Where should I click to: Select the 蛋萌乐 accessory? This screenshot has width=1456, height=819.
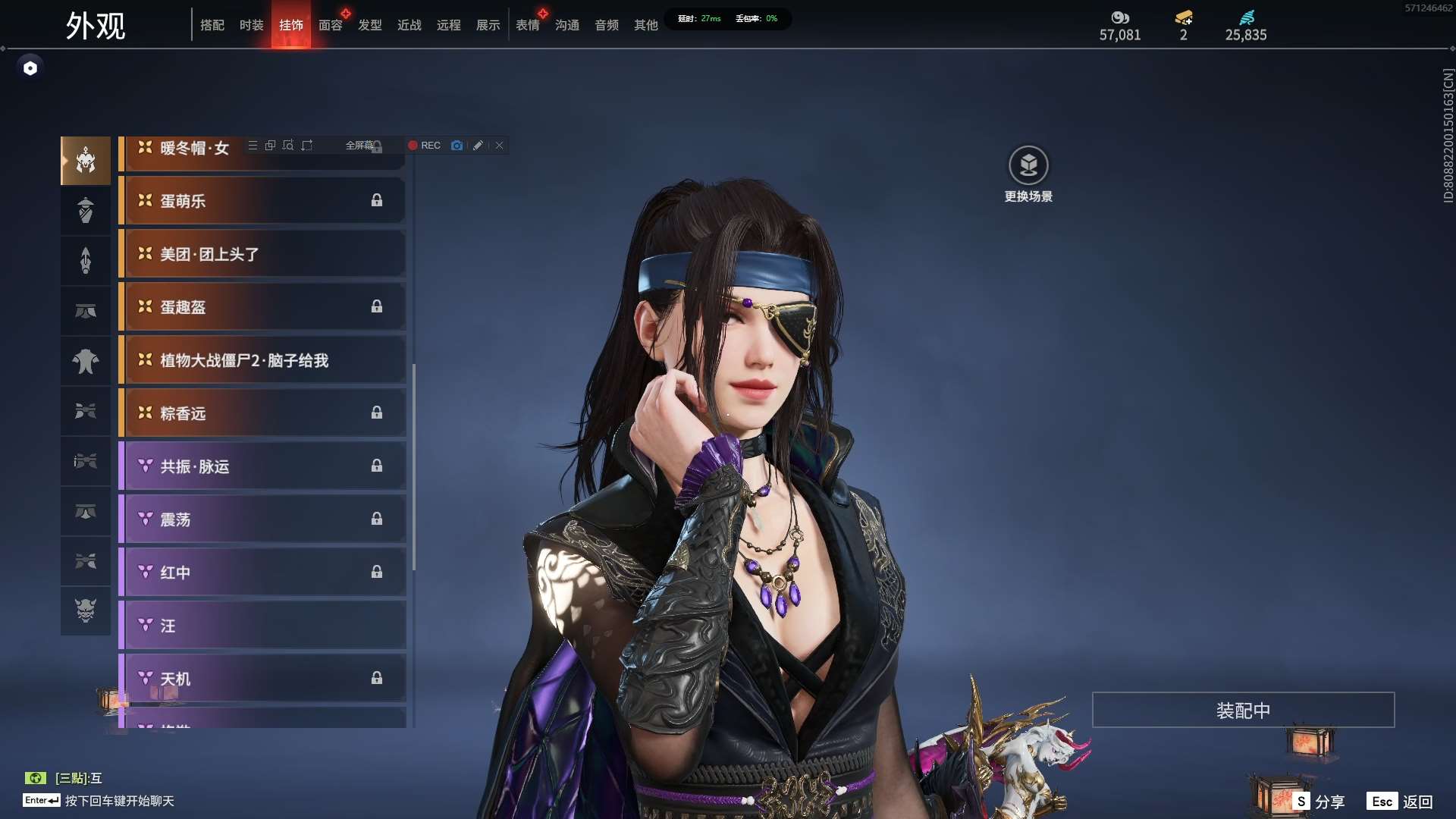[262, 201]
